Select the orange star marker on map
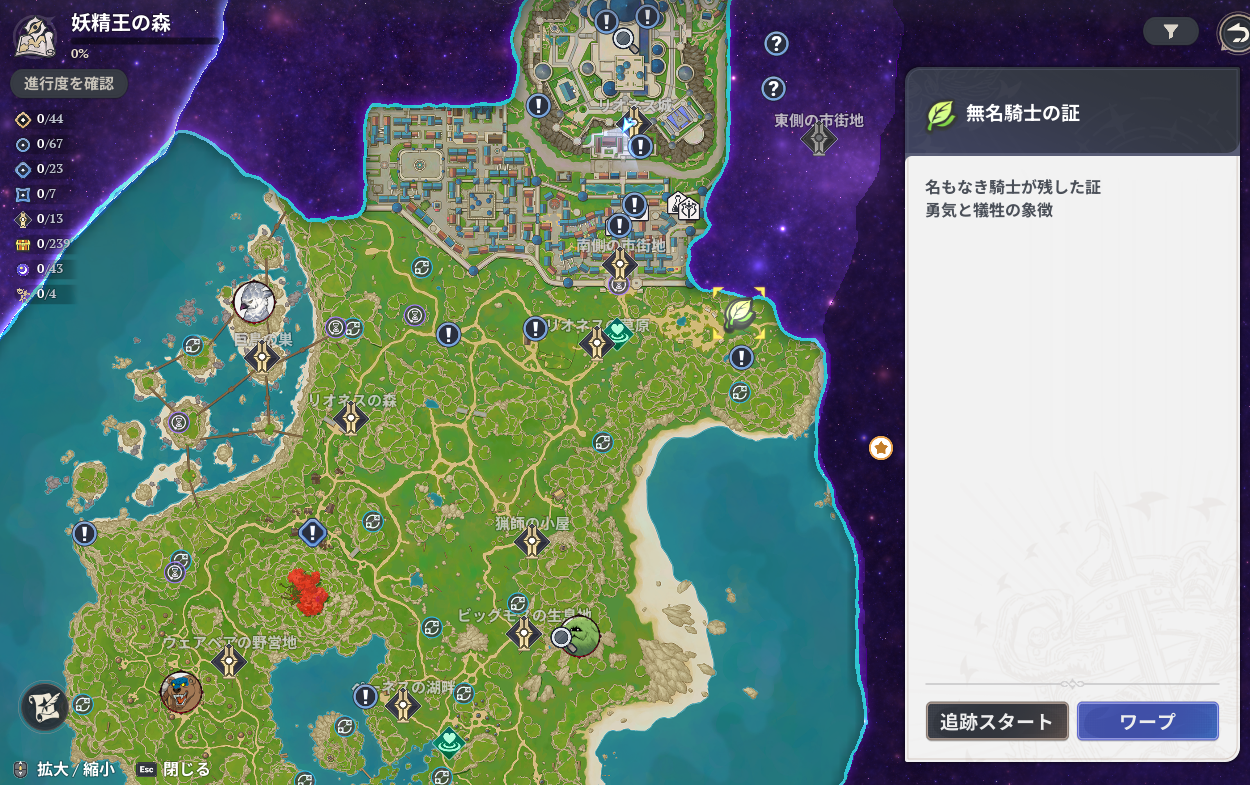Viewport: 1250px width, 785px height. point(881,448)
